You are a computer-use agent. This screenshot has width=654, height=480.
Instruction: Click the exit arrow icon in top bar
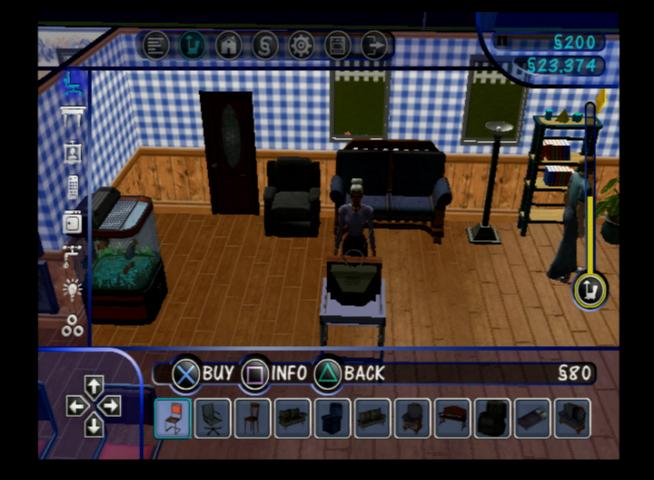(x=374, y=45)
